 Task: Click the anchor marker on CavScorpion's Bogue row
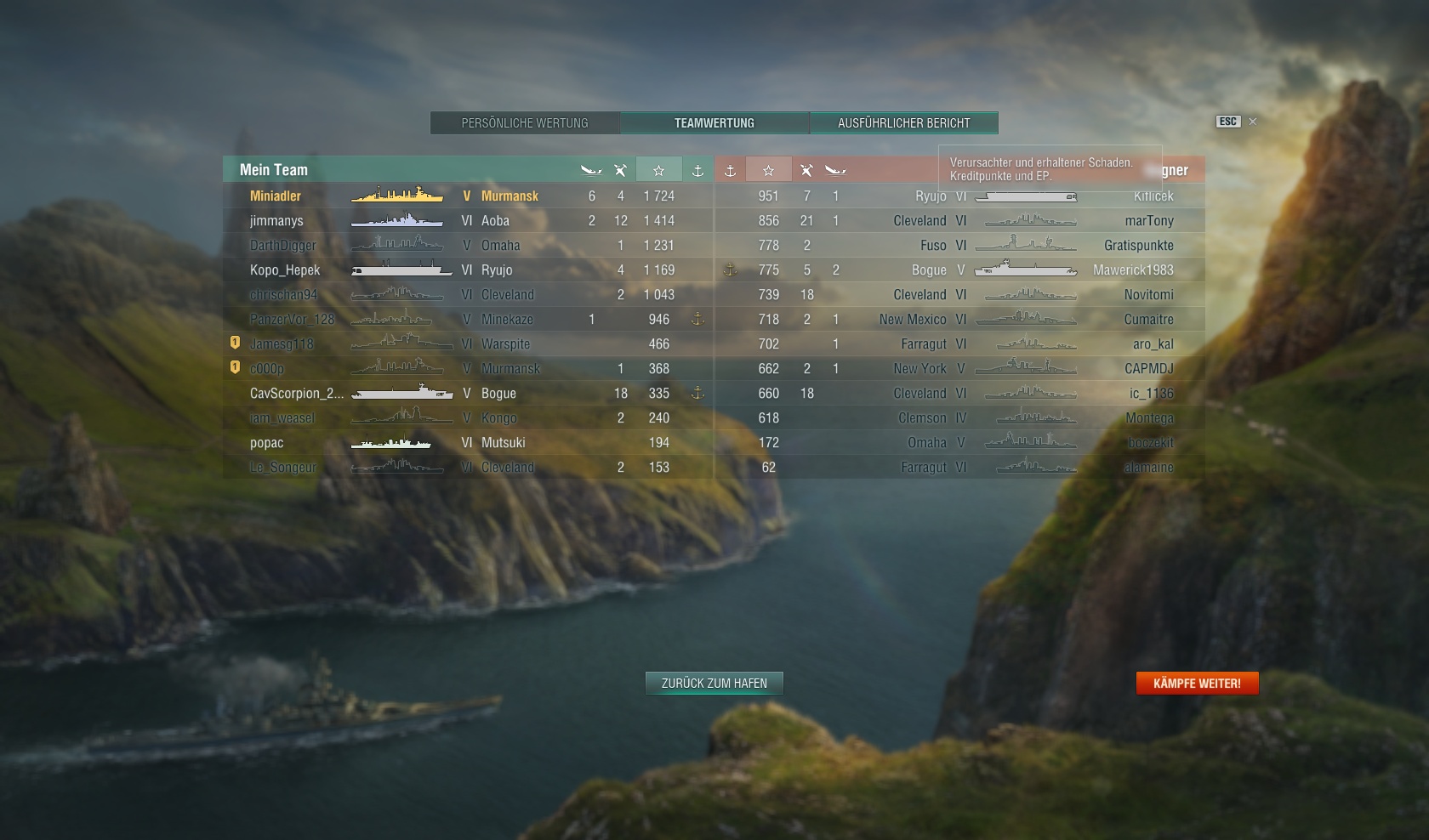coord(697,393)
